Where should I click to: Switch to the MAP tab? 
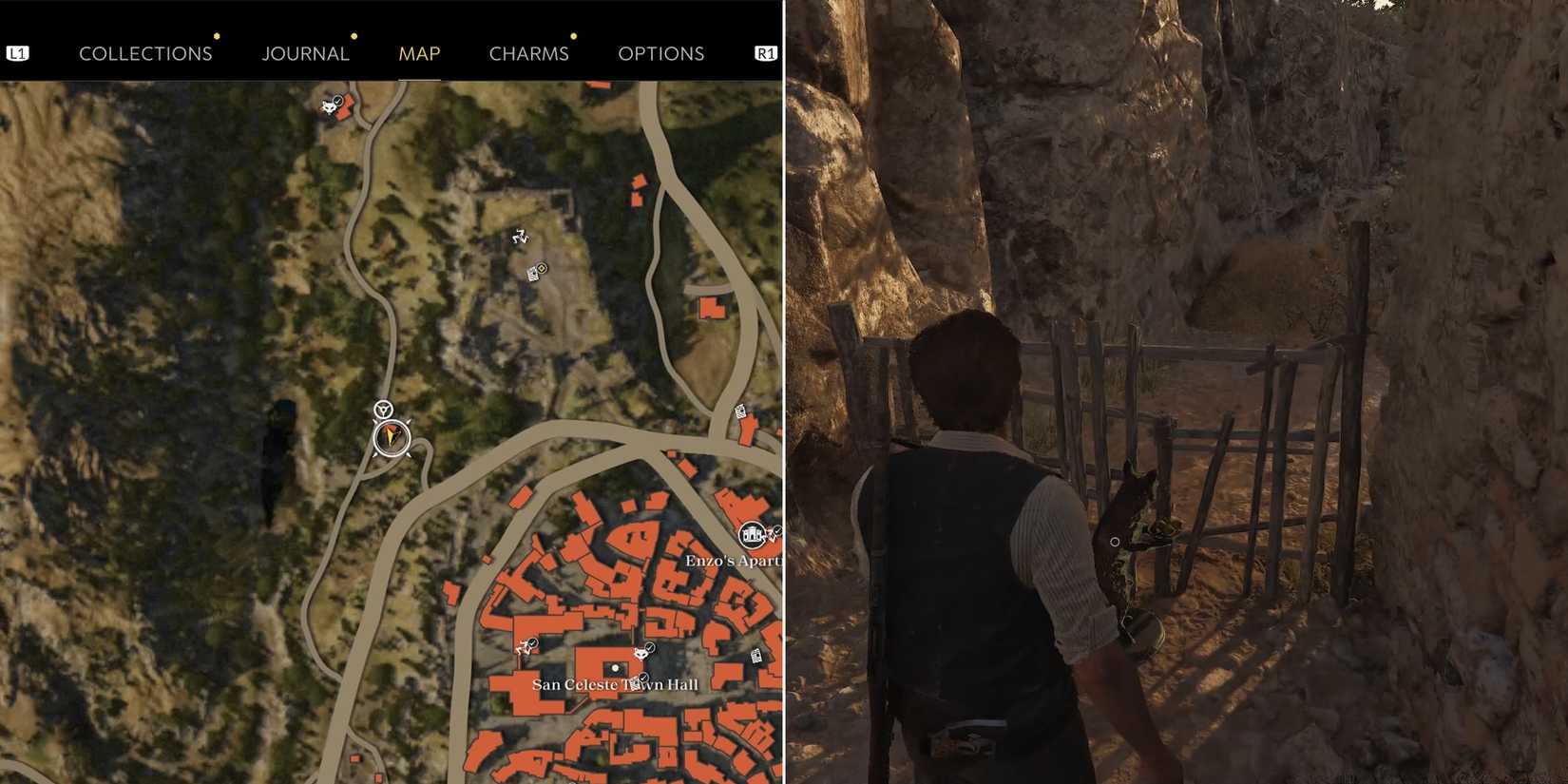[419, 53]
